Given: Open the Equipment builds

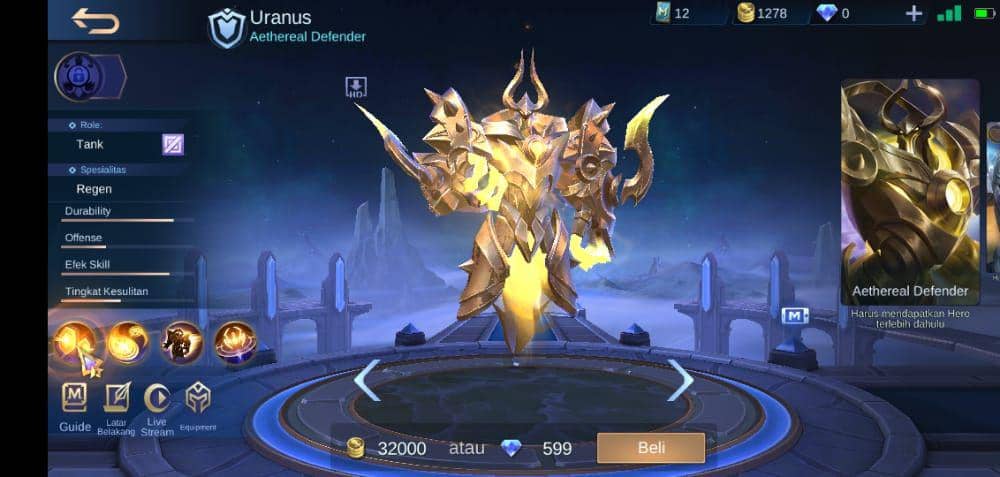Looking at the screenshot, I should (198, 406).
